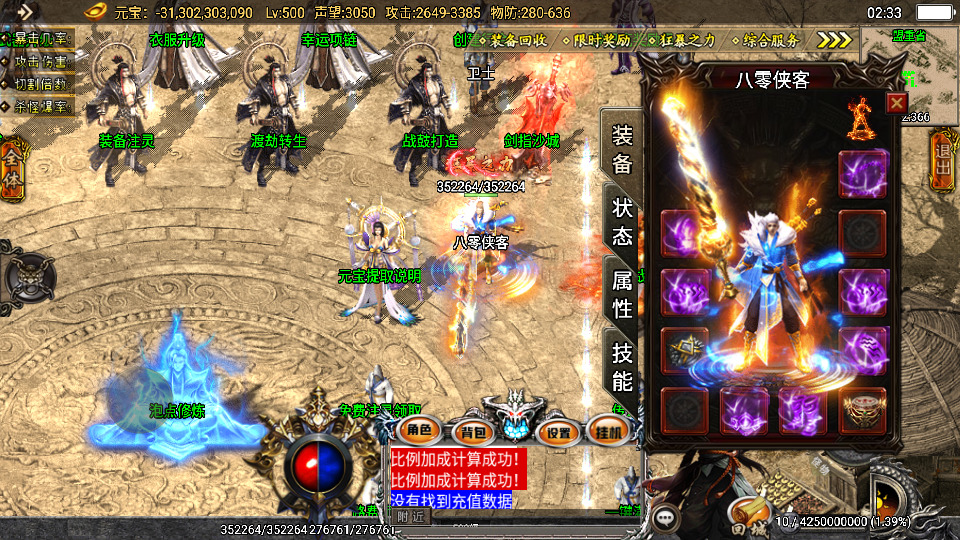Image resolution: width=960 pixels, height=540 pixels.
Task: Open the 属性 tab
Action: coord(621,294)
